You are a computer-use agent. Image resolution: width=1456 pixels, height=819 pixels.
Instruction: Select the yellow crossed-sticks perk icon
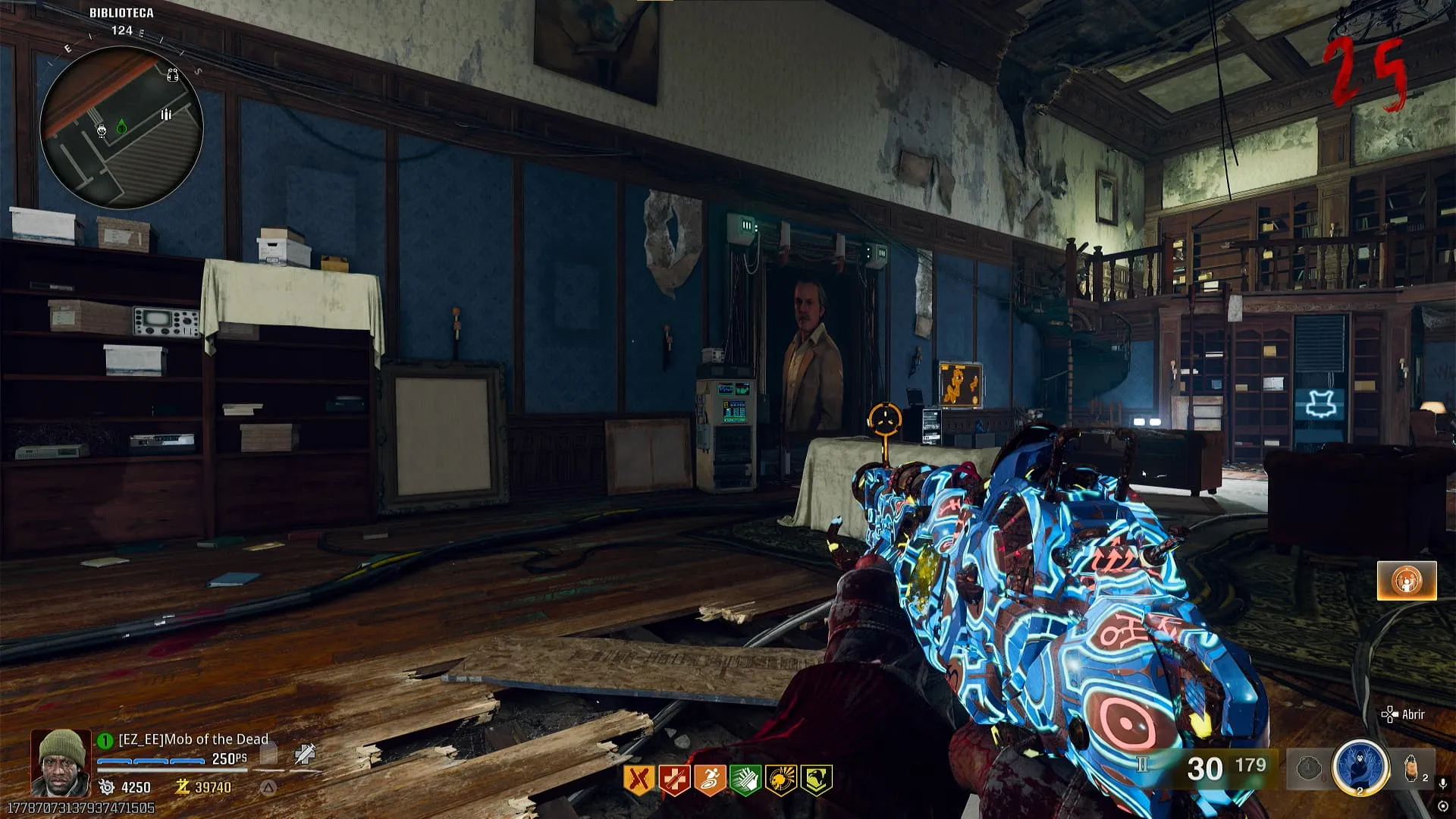[639, 780]
